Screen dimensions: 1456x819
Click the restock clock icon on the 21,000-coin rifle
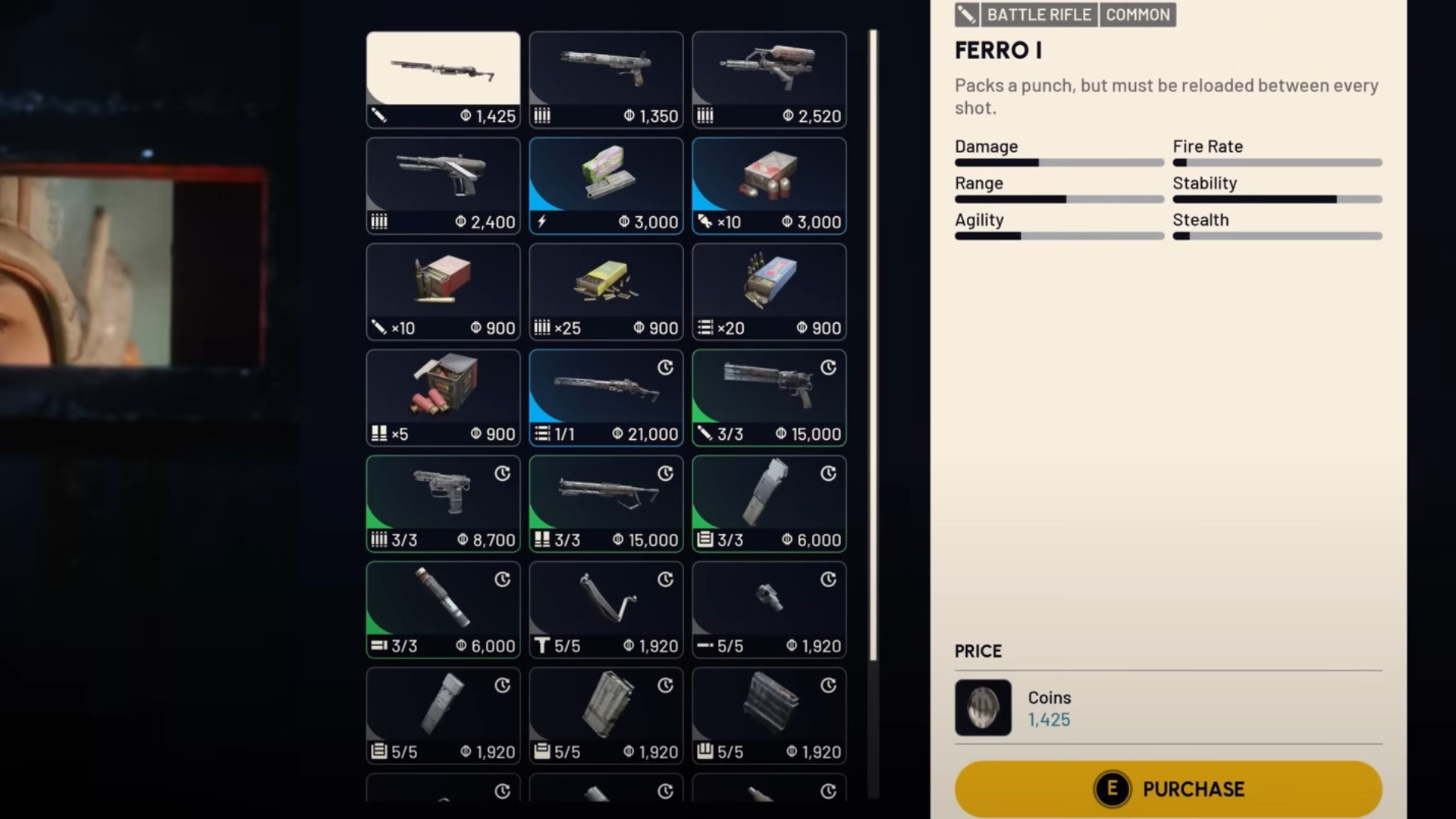click(665, 368)
